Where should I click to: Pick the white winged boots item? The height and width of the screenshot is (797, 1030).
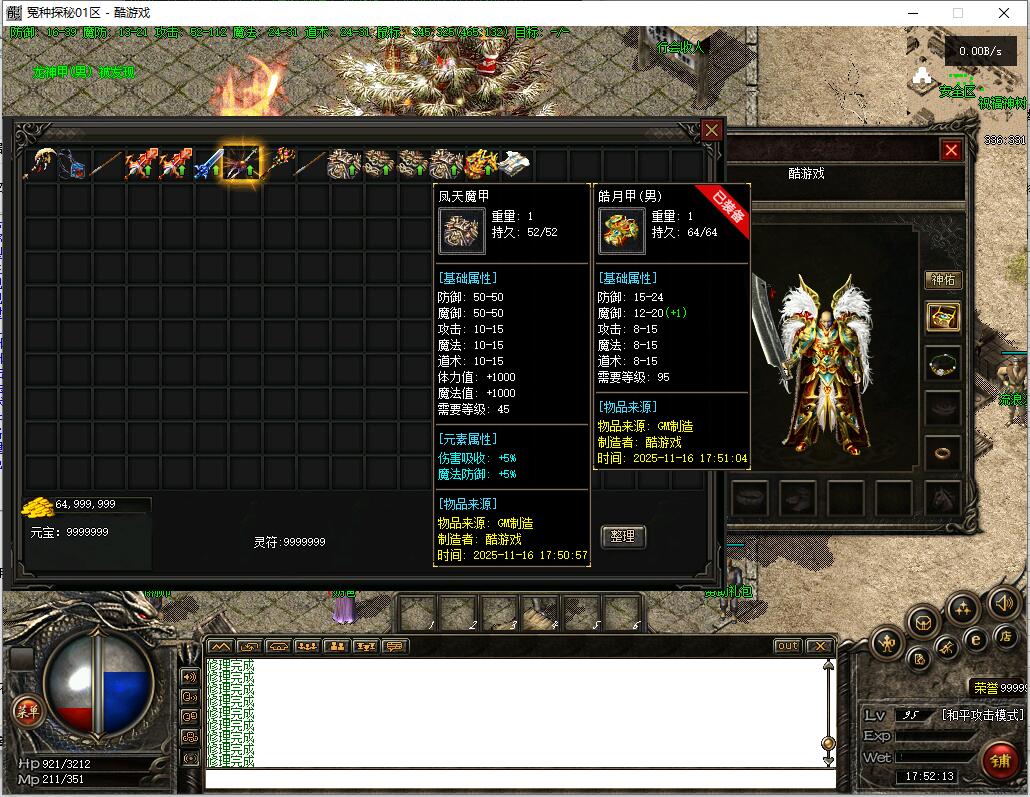[514, 162]
